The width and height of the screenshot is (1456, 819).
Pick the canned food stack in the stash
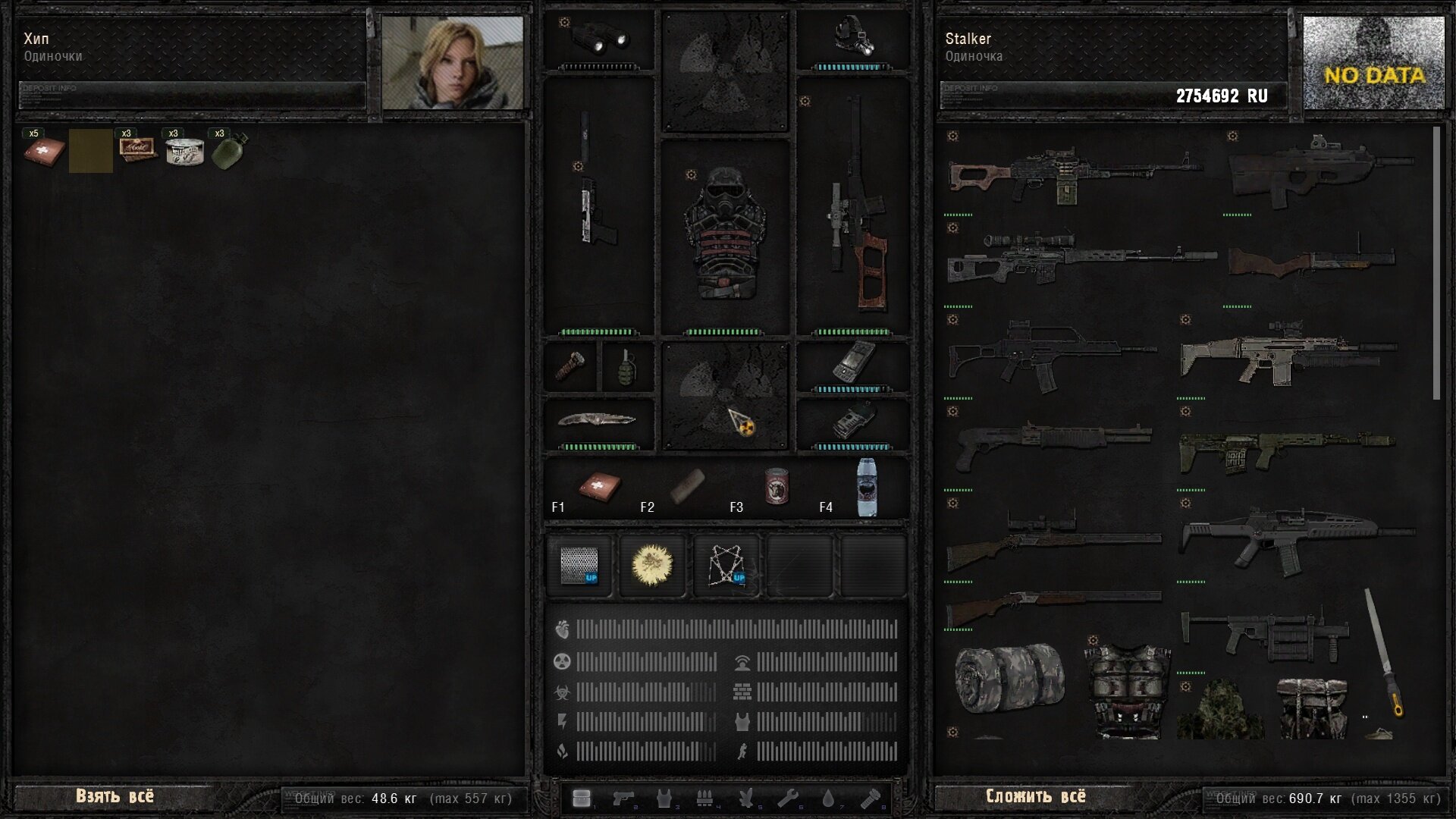pyautogui.click(x=184, y=151)
